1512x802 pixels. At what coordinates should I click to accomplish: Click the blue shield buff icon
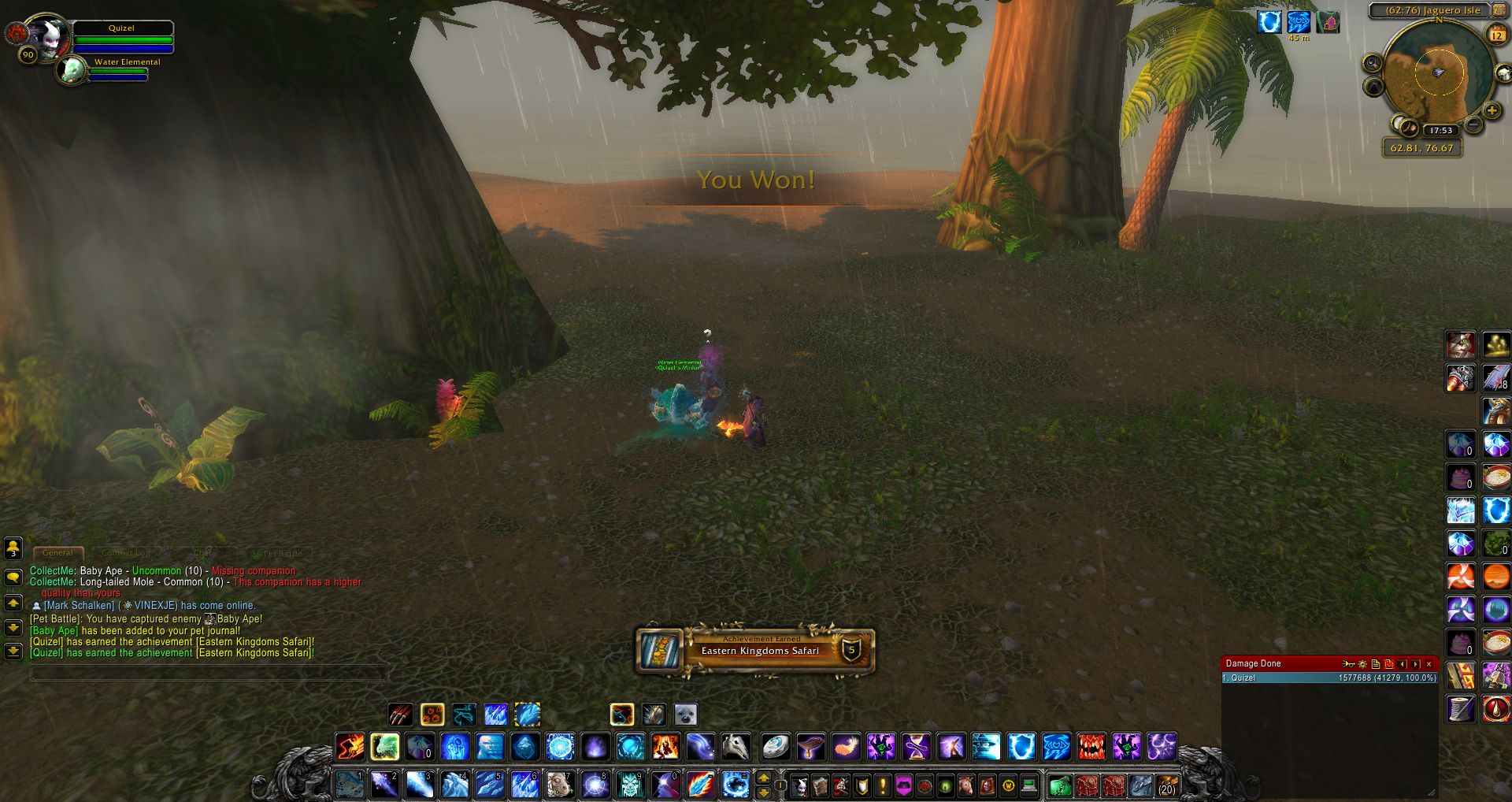point(1269,22)
